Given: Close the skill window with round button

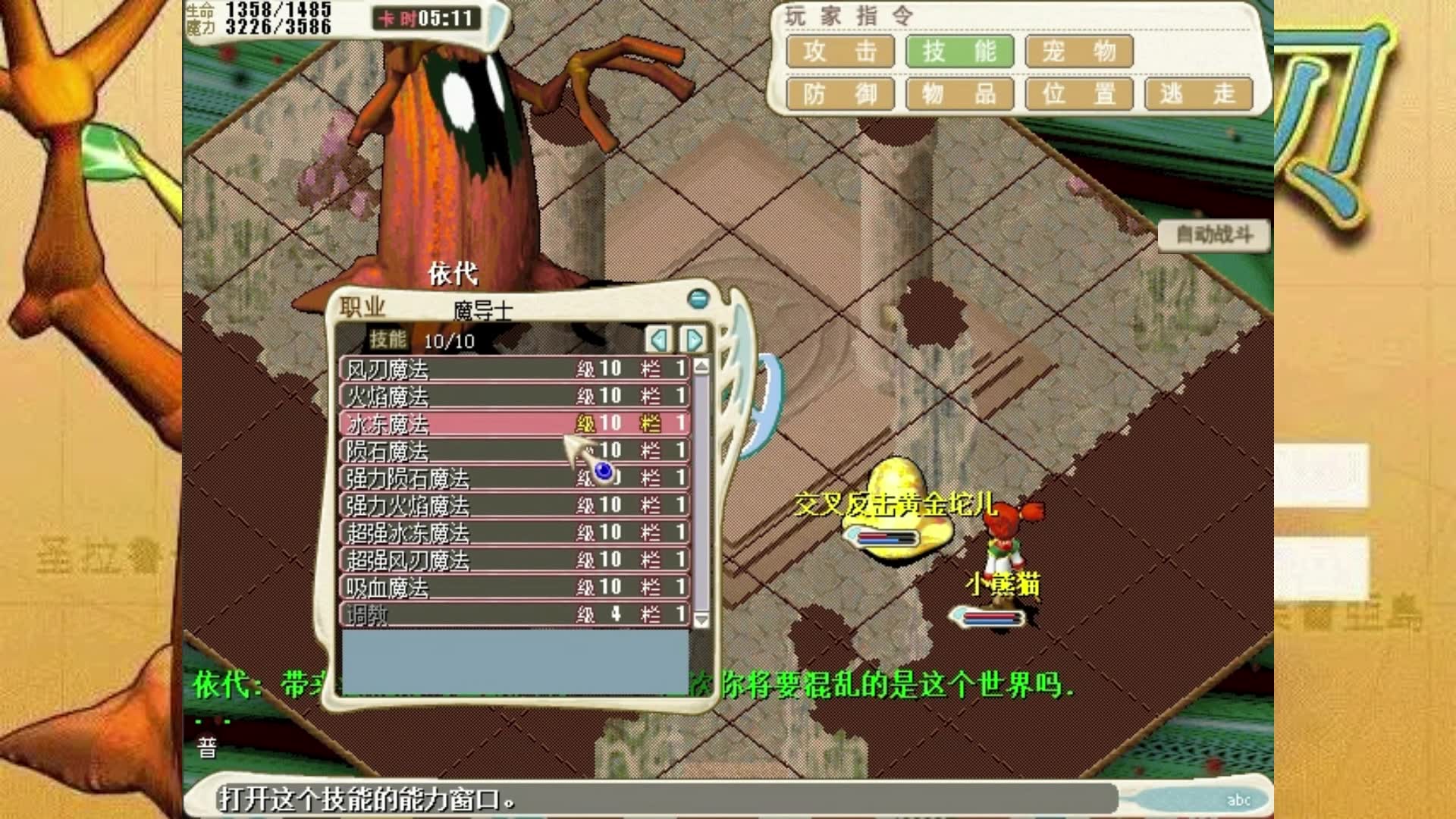Looking at the screenshot, I should (x=698, y=299).
